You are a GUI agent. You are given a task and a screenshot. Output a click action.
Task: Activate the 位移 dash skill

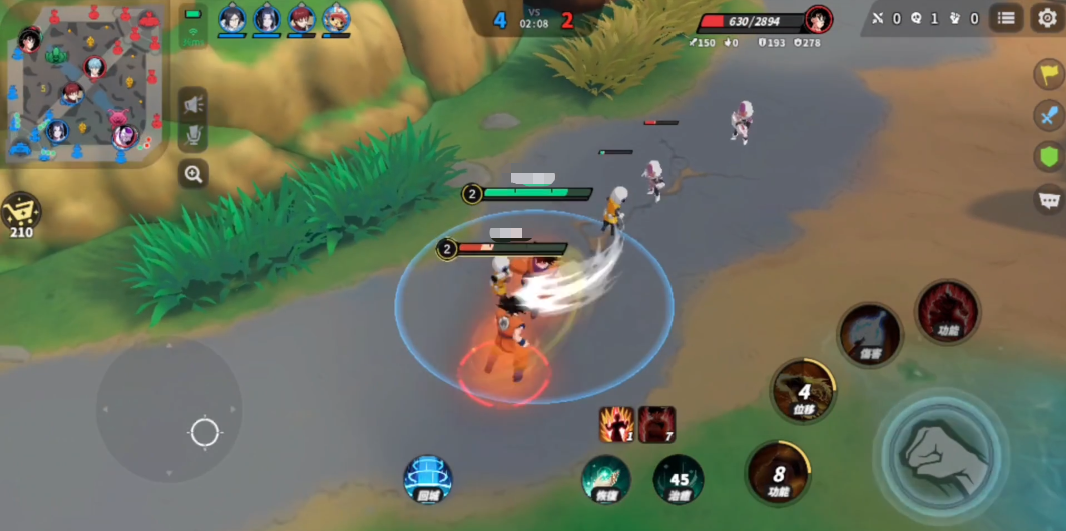coord(804,391)
